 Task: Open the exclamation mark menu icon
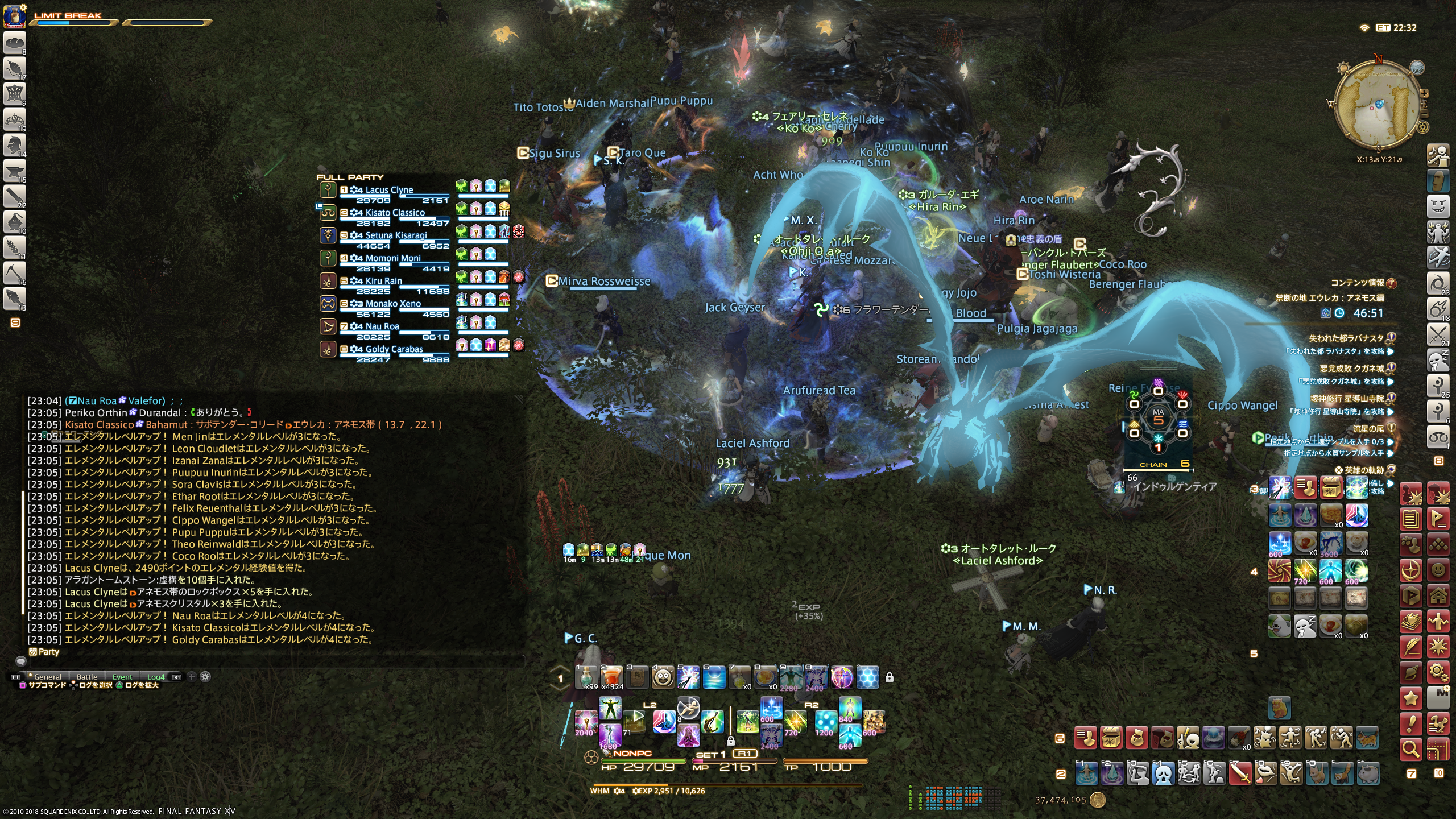point(1411,724)
